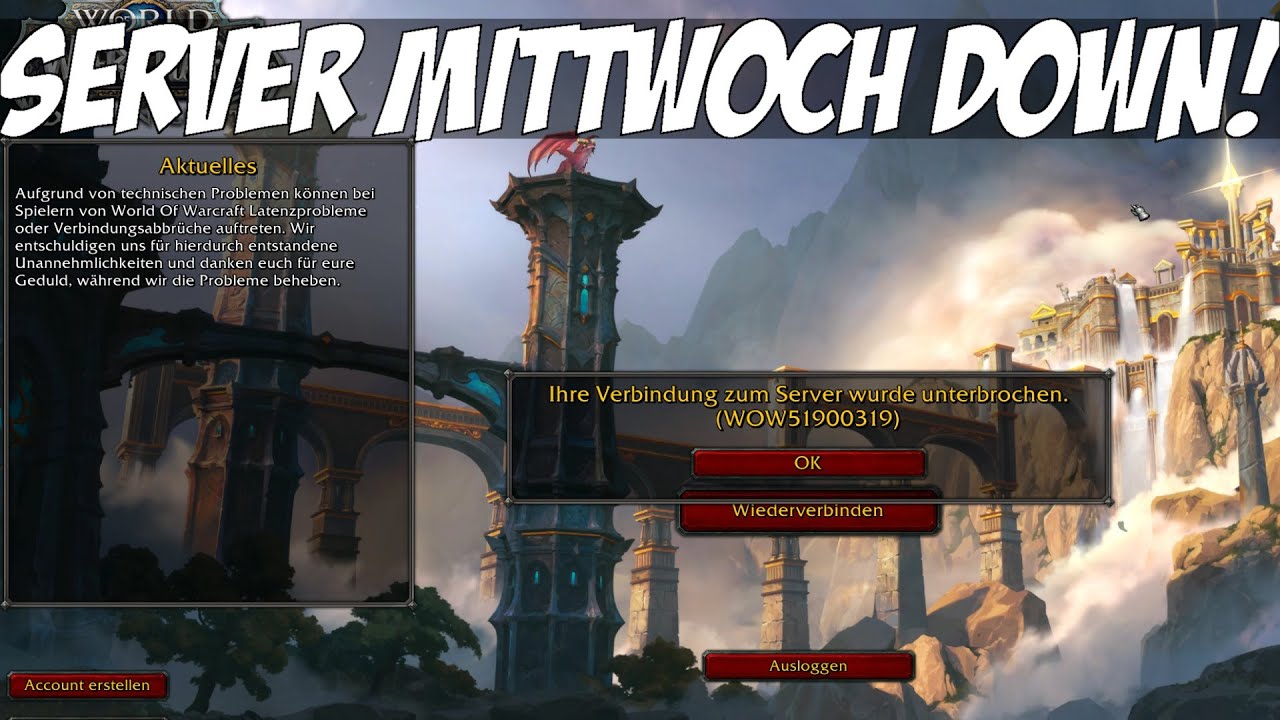Screen dimensions: 1280x720
Task: Select Account erstellen in the lower left
Action: coord(88,686)
